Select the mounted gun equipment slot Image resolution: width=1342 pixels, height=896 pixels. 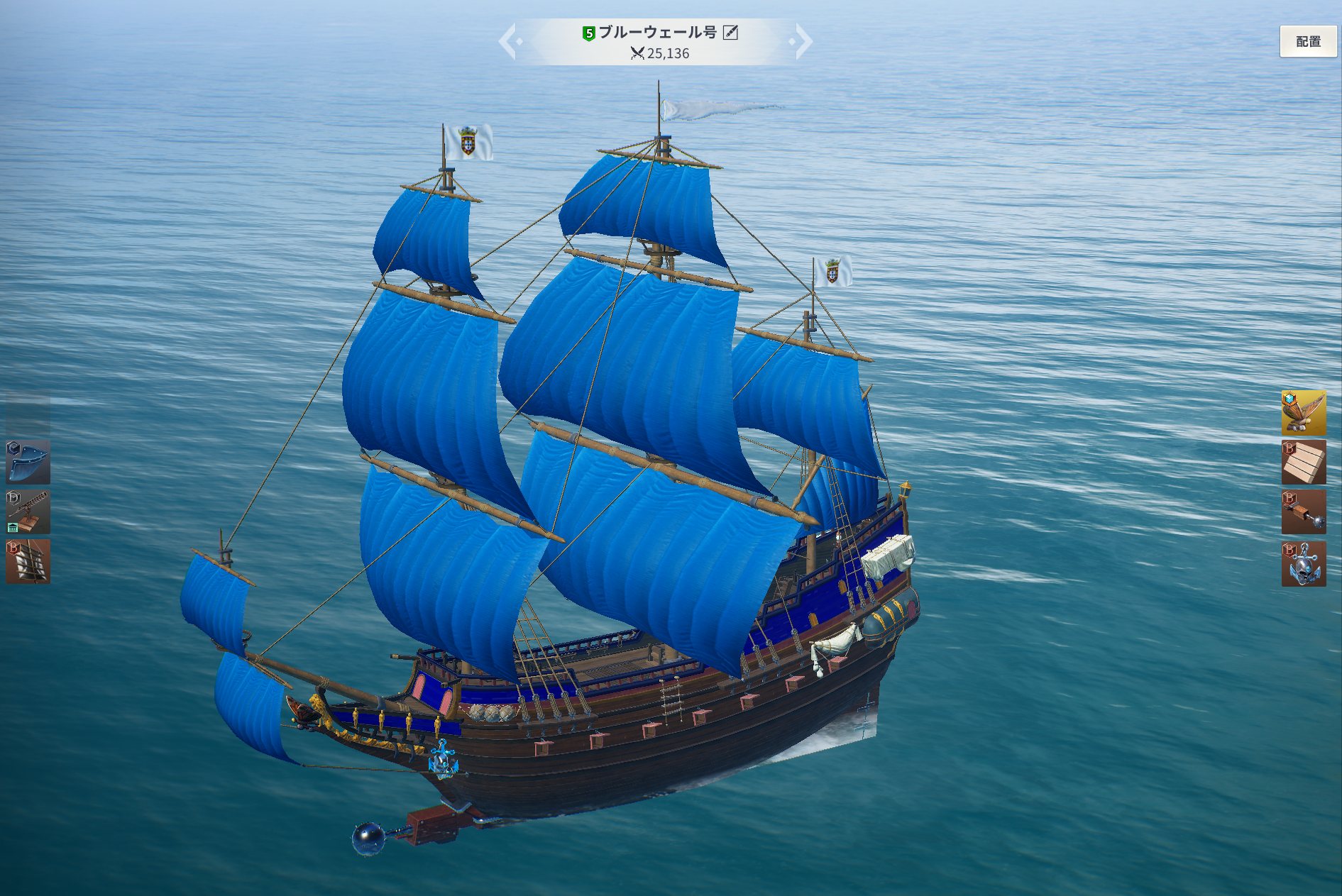[28, 511]
